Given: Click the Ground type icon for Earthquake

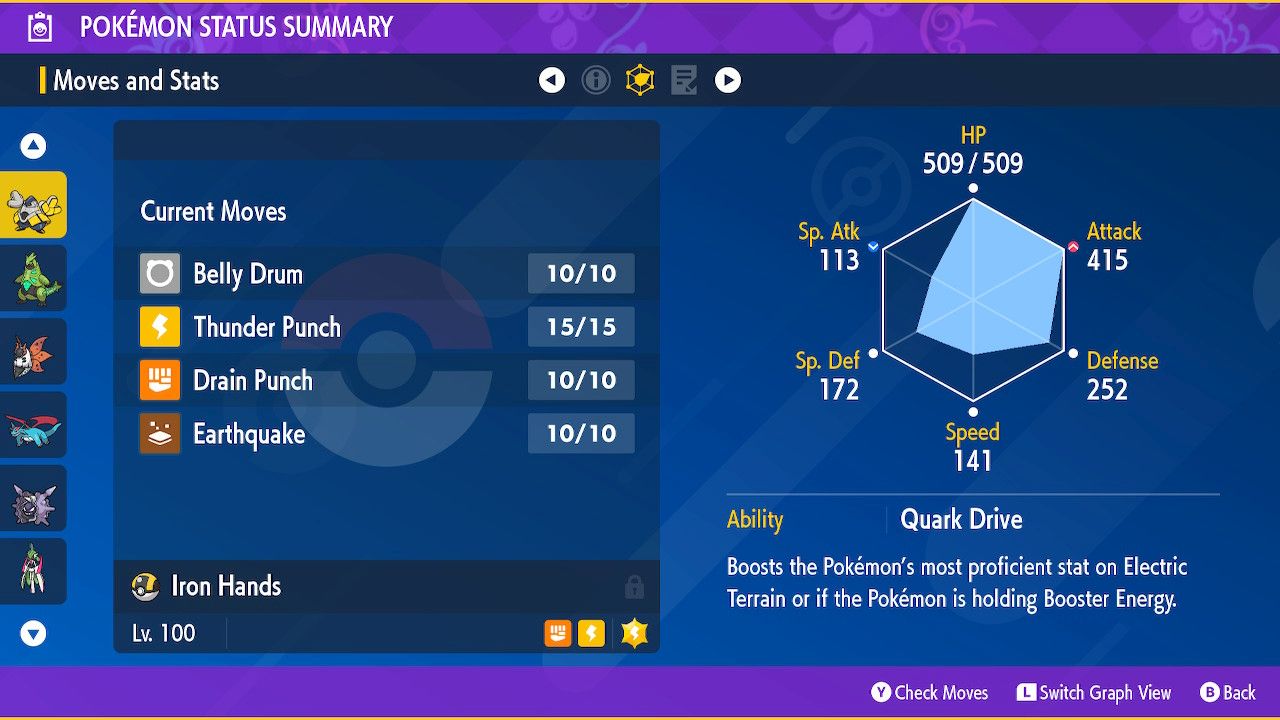Looking at the screenshot, I should [158, 434].
